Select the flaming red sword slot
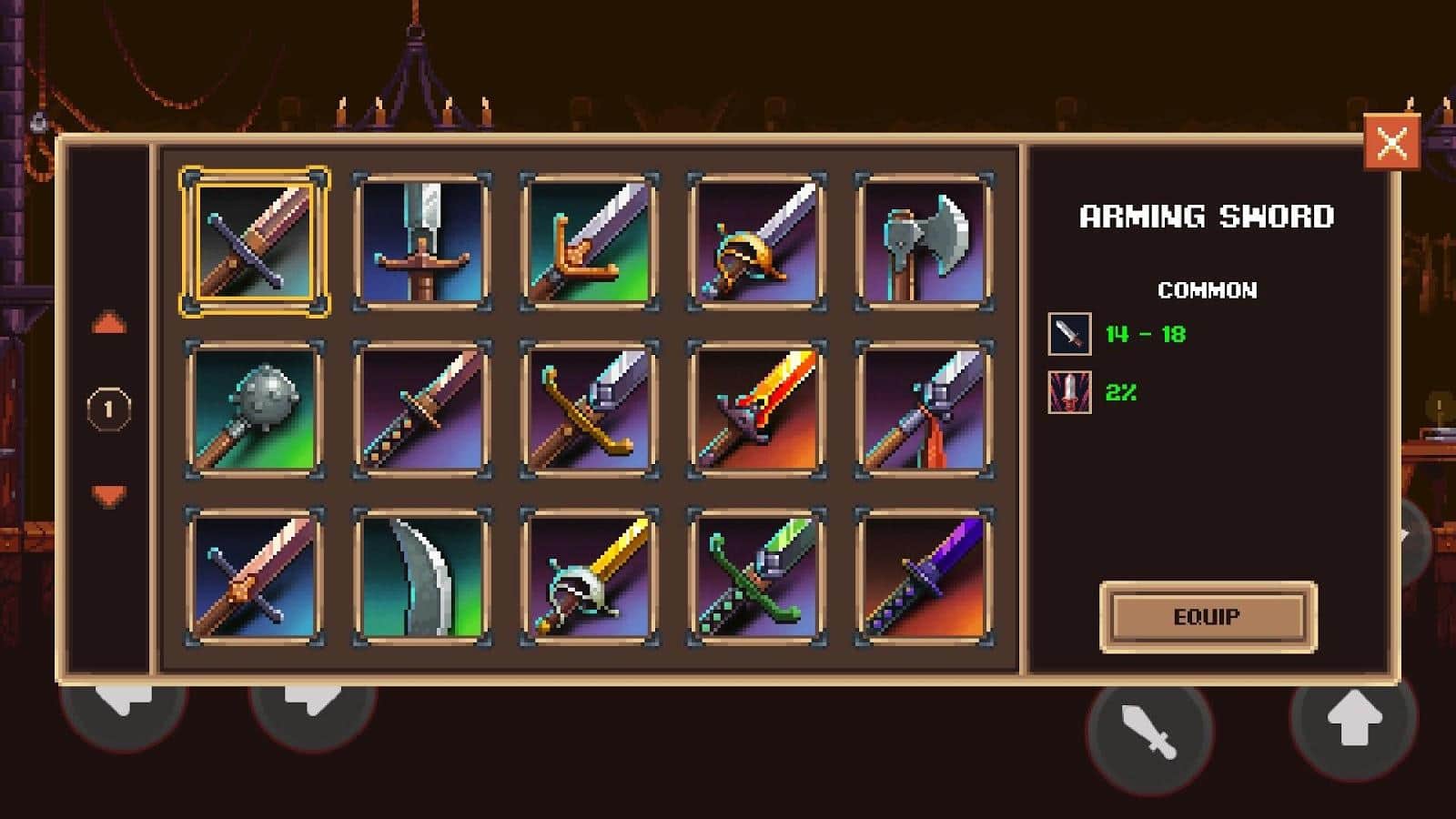The image size is (1456, 819). coord(757,409)
